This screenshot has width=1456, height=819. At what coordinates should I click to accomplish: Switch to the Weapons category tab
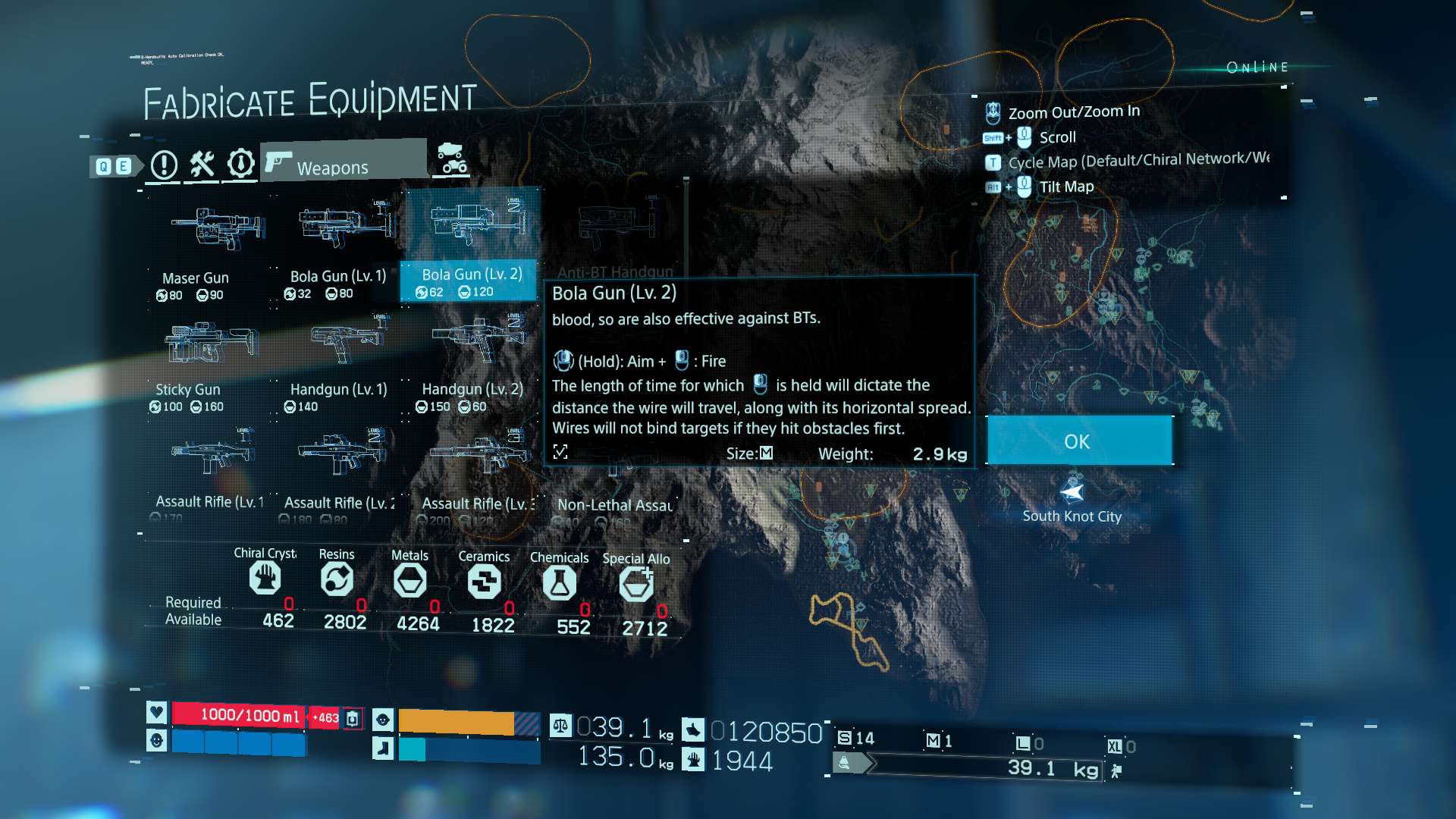coord(343,162)
